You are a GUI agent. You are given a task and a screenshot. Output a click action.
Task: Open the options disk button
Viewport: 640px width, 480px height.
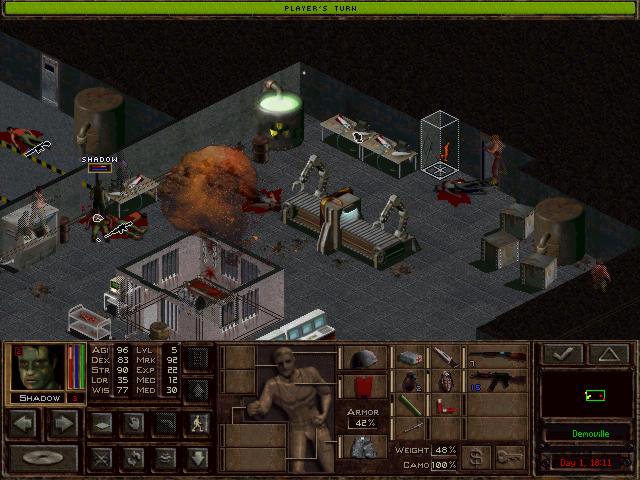(42, 459)
